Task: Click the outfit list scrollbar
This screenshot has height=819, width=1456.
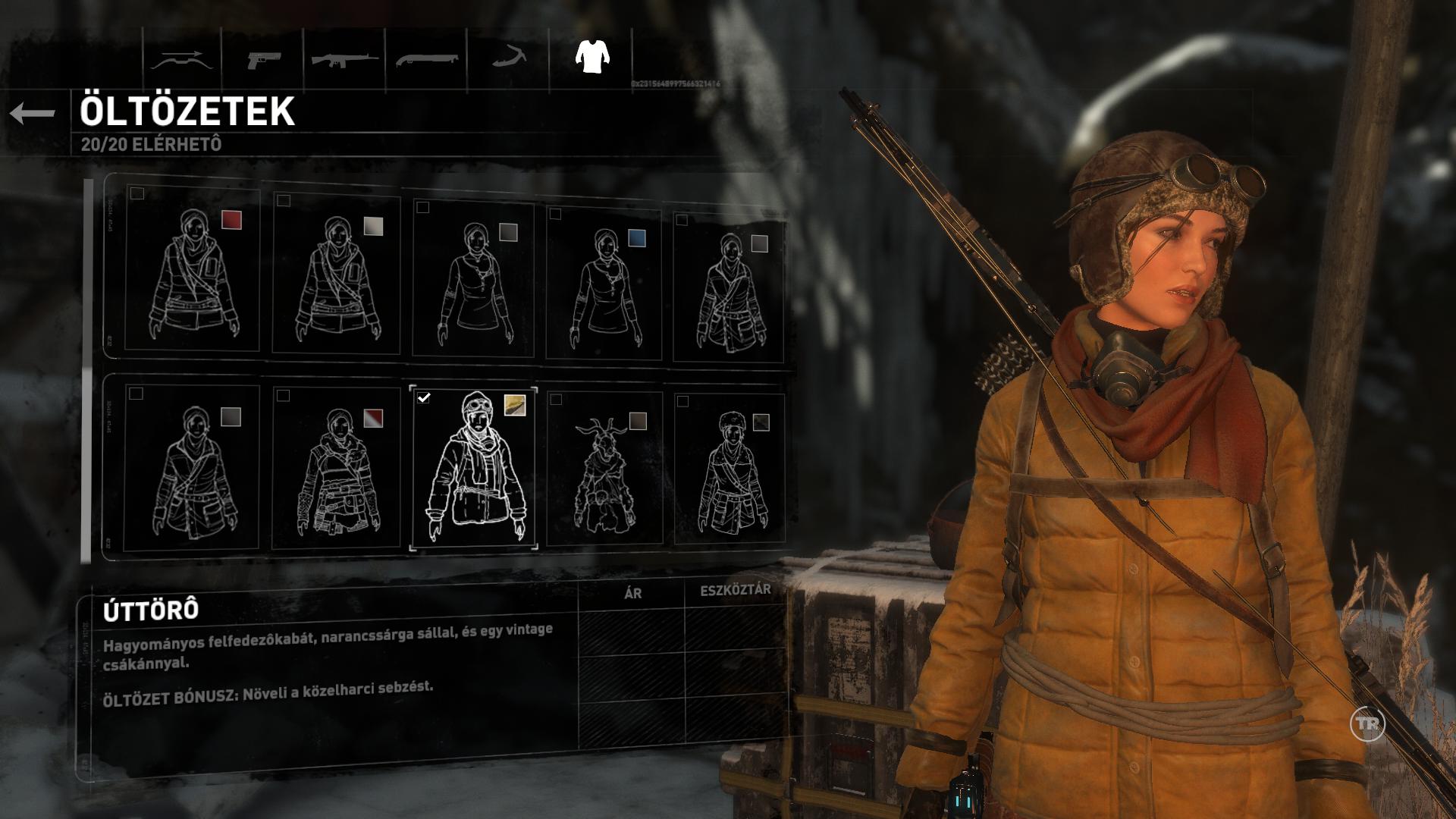Action: point(86,372)
